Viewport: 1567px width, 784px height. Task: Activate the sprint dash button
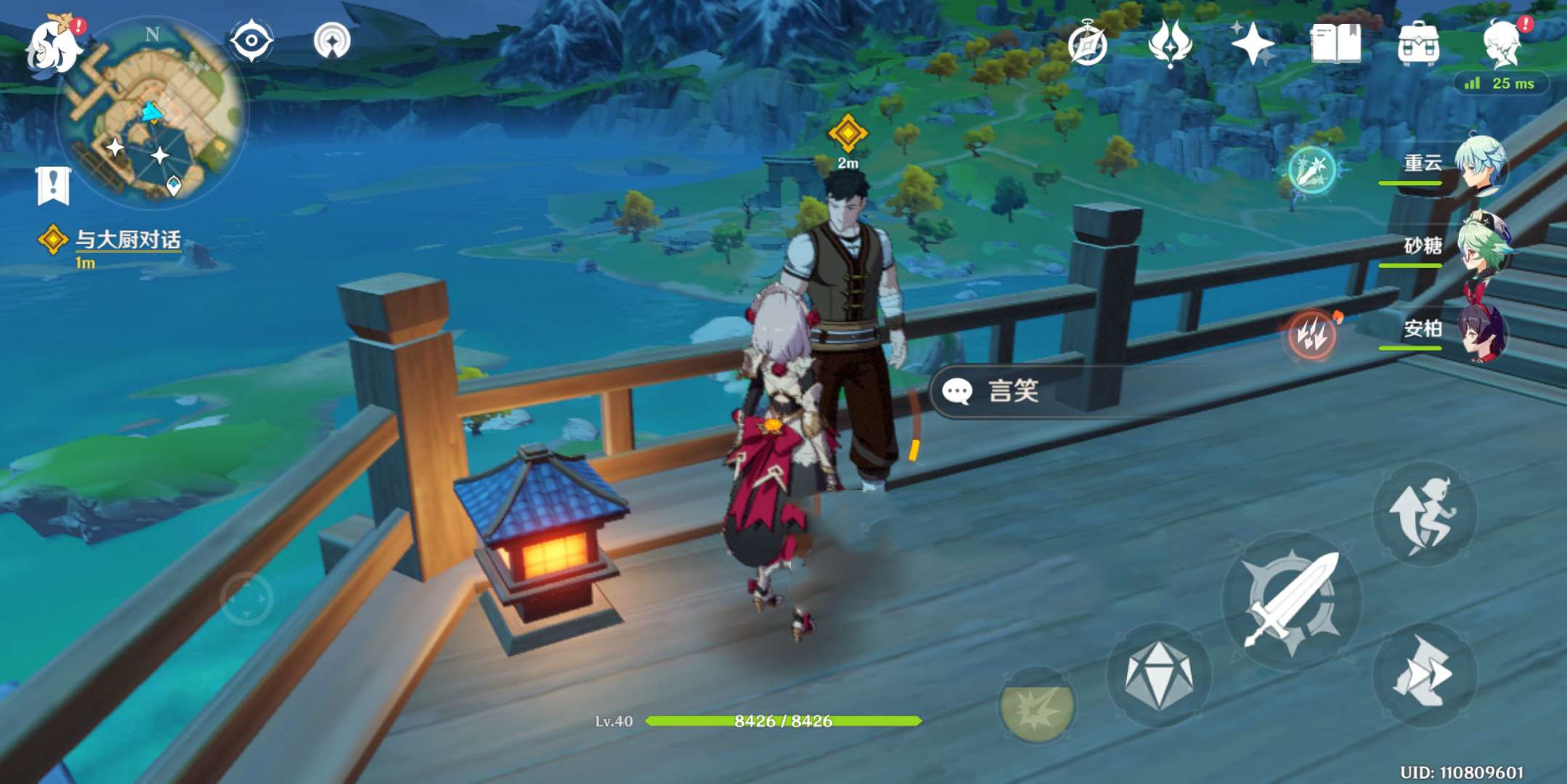[1423, 675]
